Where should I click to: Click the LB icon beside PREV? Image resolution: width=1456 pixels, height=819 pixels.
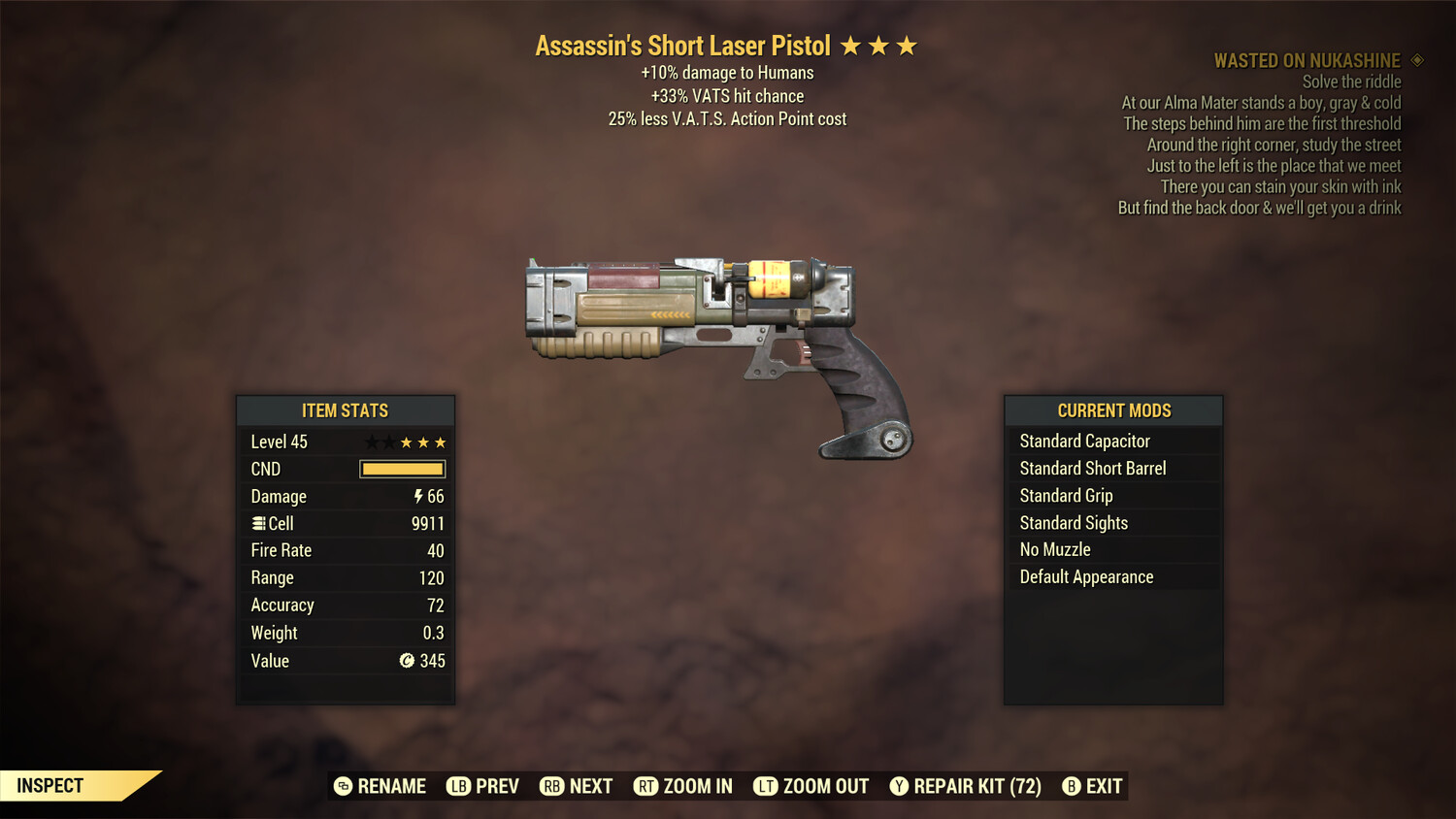click(x=457, y=786)
